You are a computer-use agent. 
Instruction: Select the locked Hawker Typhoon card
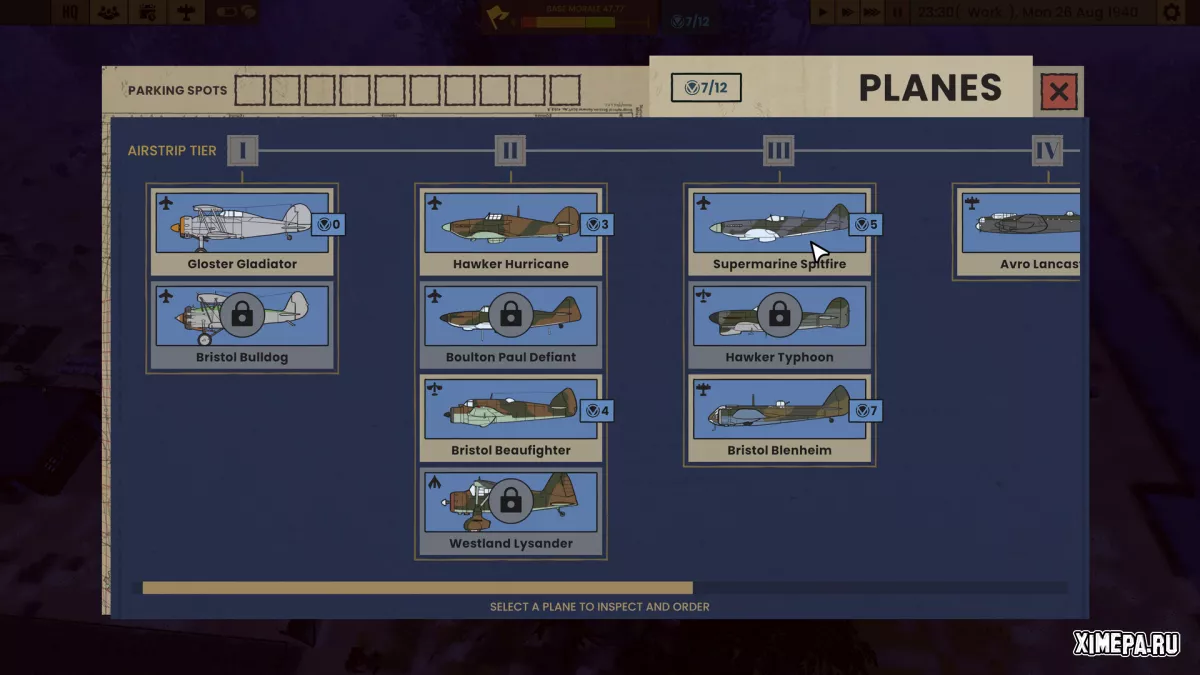(778, 324)
